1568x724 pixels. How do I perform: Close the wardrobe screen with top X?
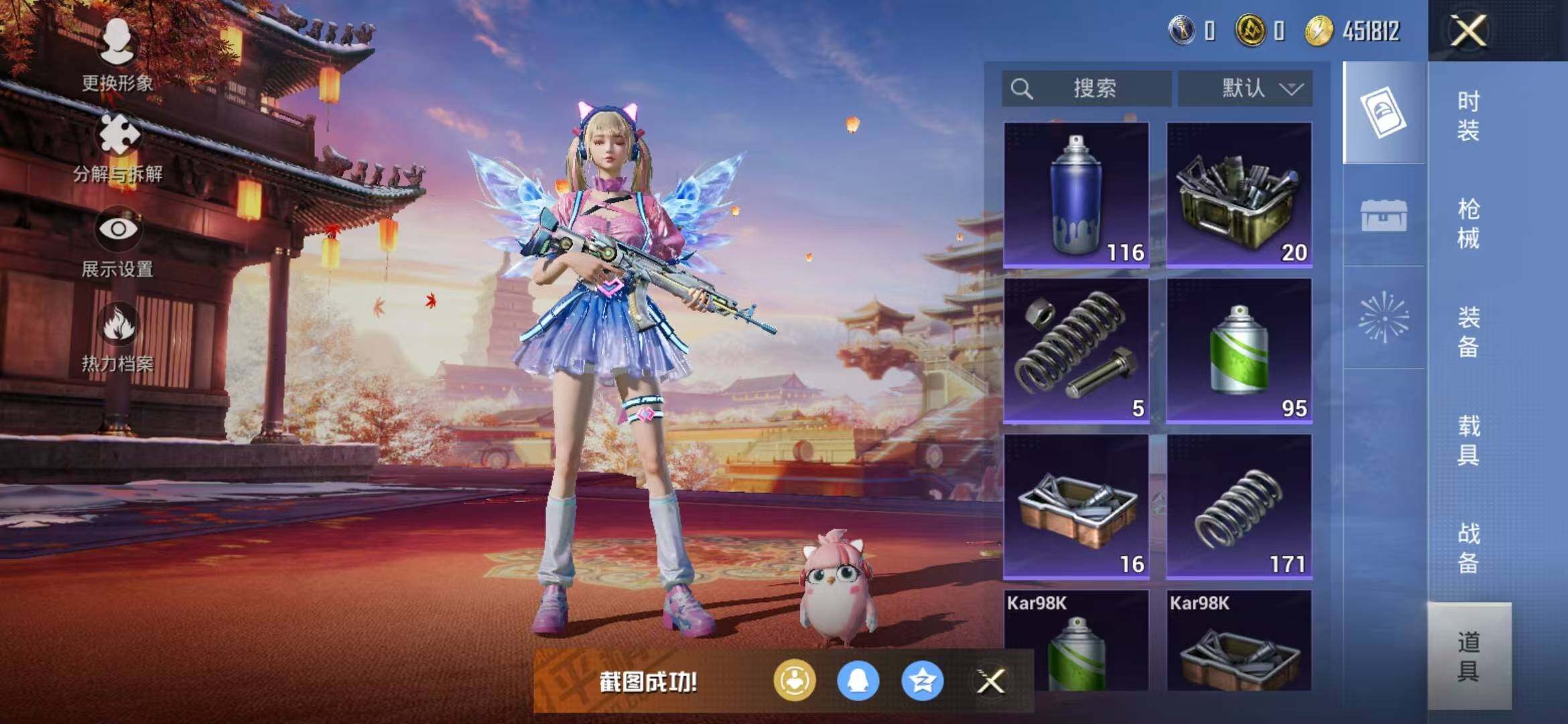pos(1468,31)
